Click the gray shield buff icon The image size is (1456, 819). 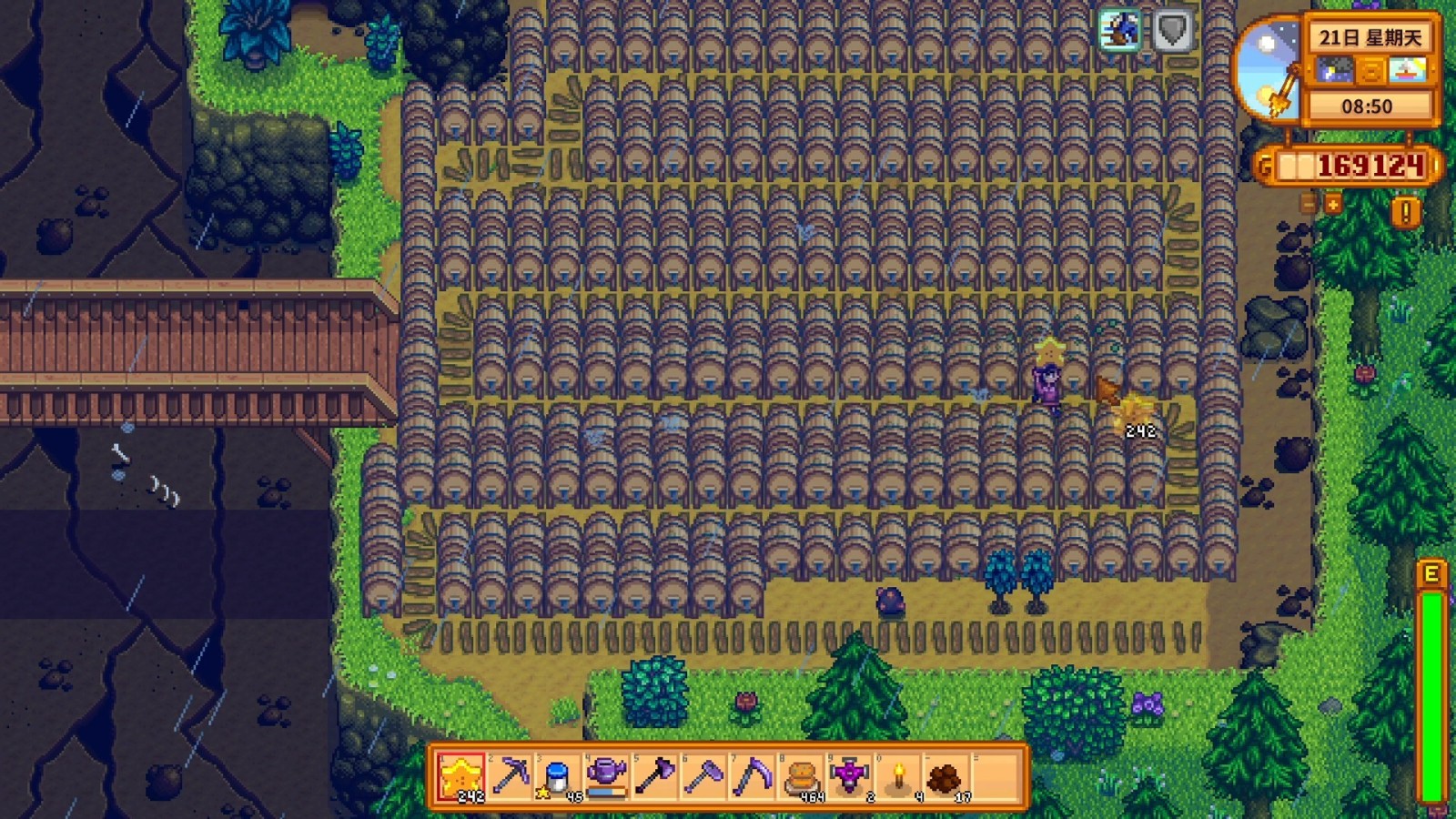(1172, 31)
